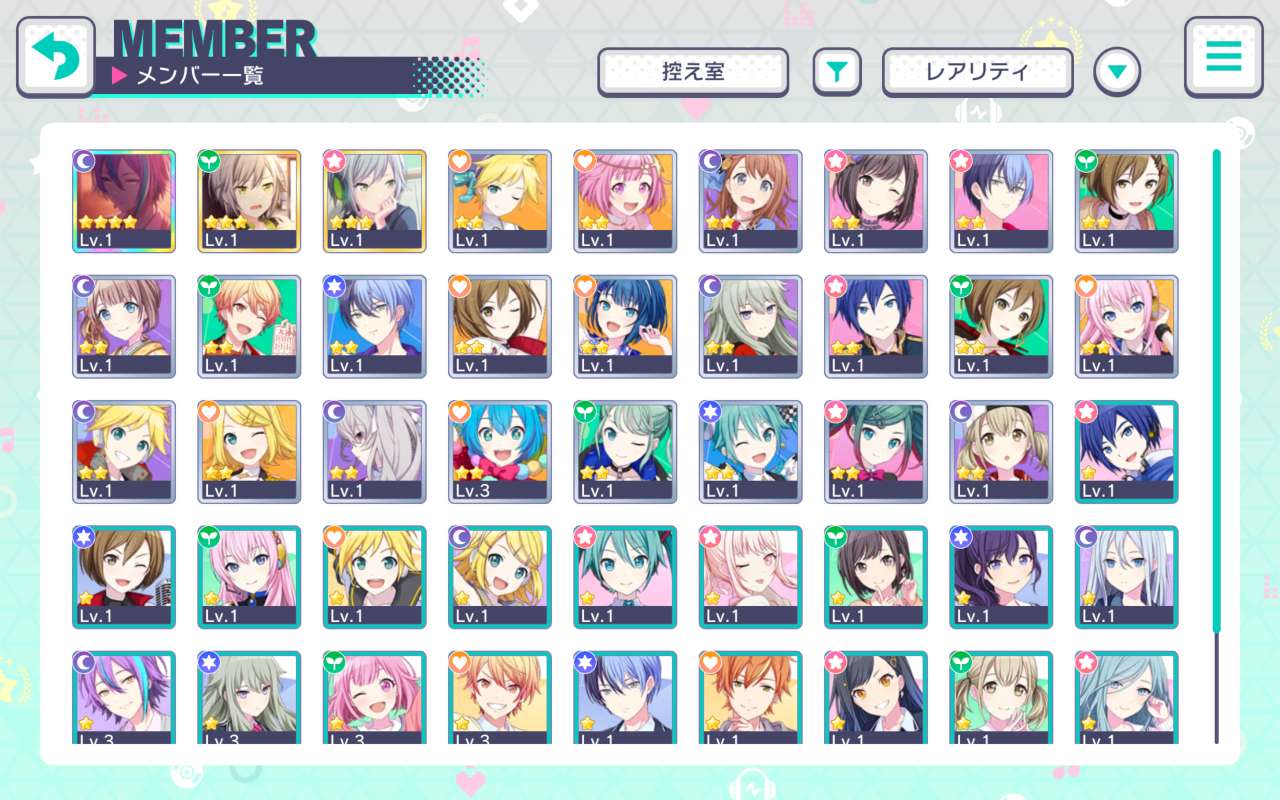The width and height of the screenshot is (1280, 800).
Task: Select the Lv.3 purple-haired card bottom left
Action: pyautogui.click(x=123, y=700)
